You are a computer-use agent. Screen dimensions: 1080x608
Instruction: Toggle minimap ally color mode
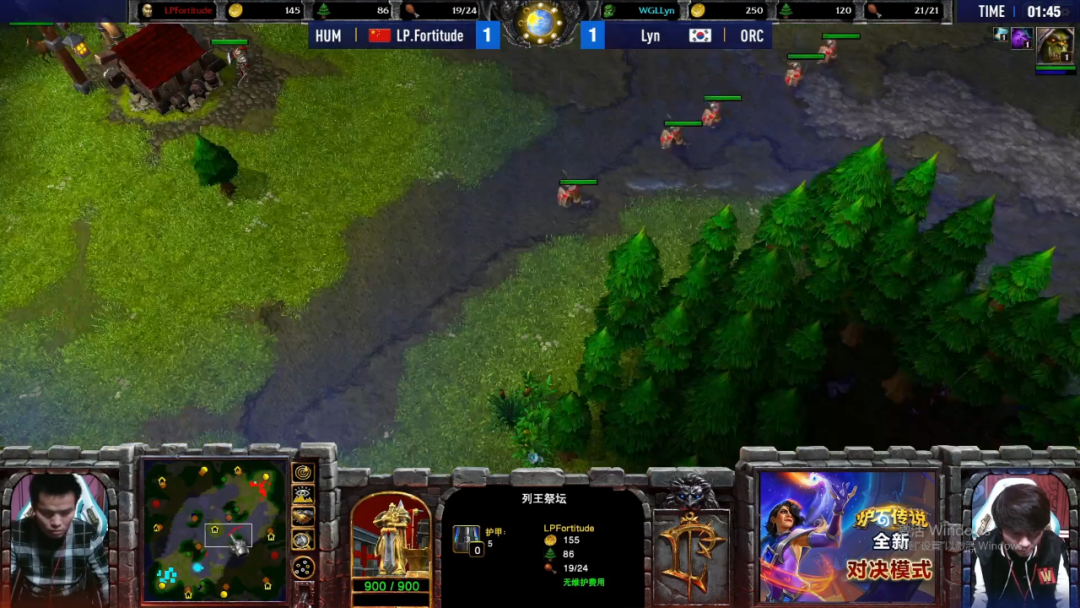[303, 517]
